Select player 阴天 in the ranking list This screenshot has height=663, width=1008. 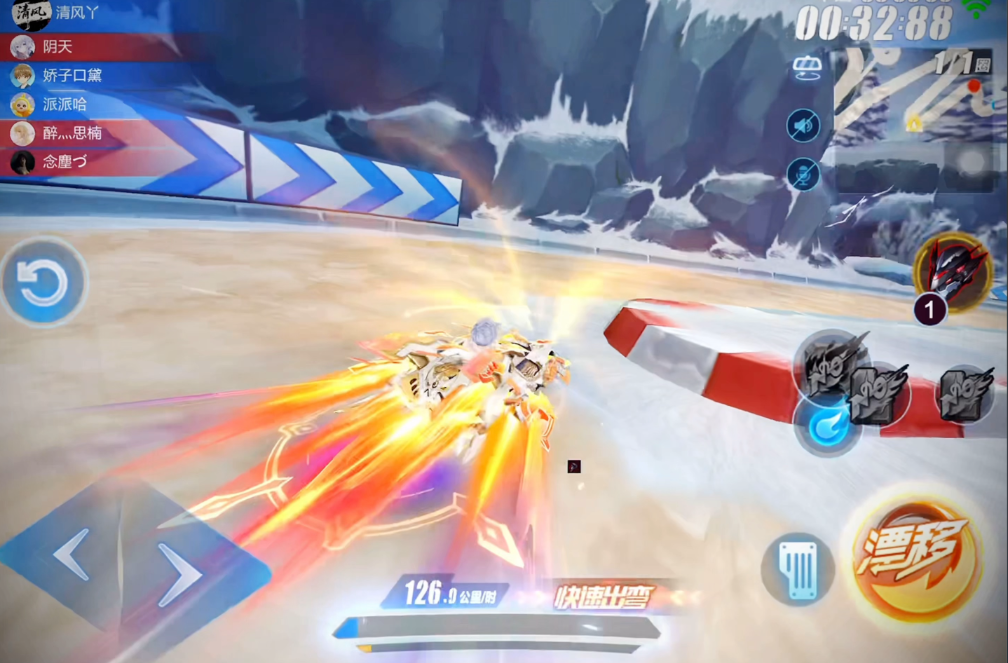click(x=58, y=47)
